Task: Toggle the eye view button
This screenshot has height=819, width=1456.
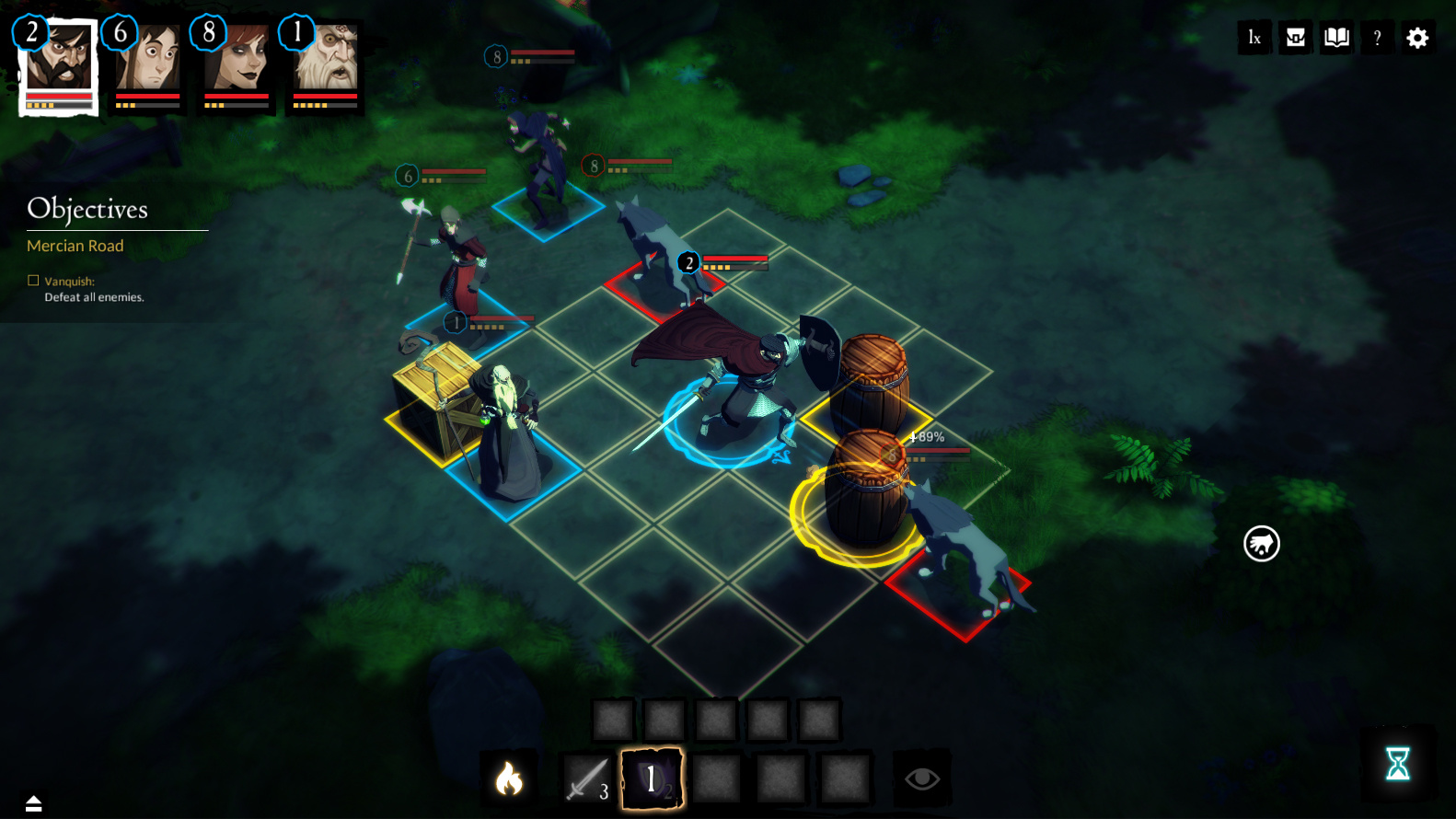Action: pyautogui.click(x=921, y=779)
